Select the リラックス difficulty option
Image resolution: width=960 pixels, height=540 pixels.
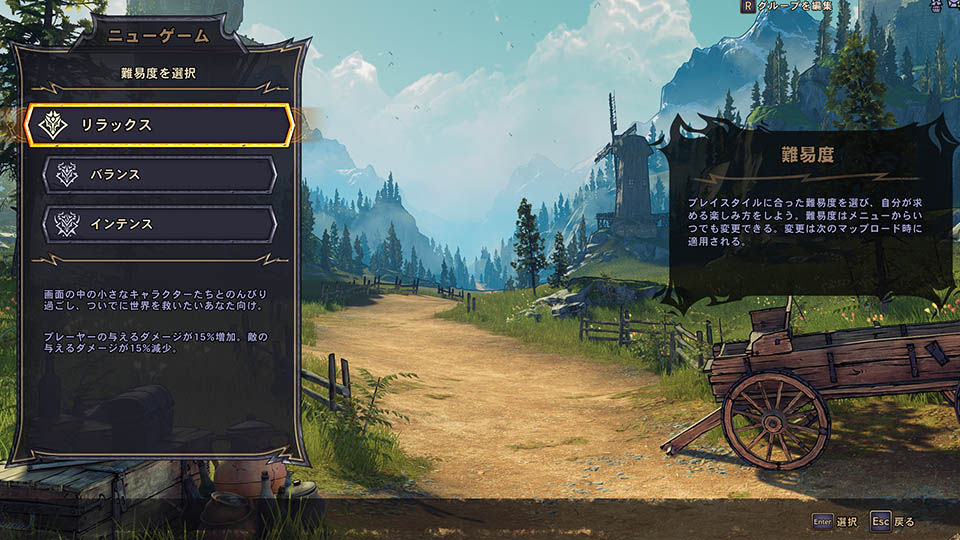click(160, 125)
